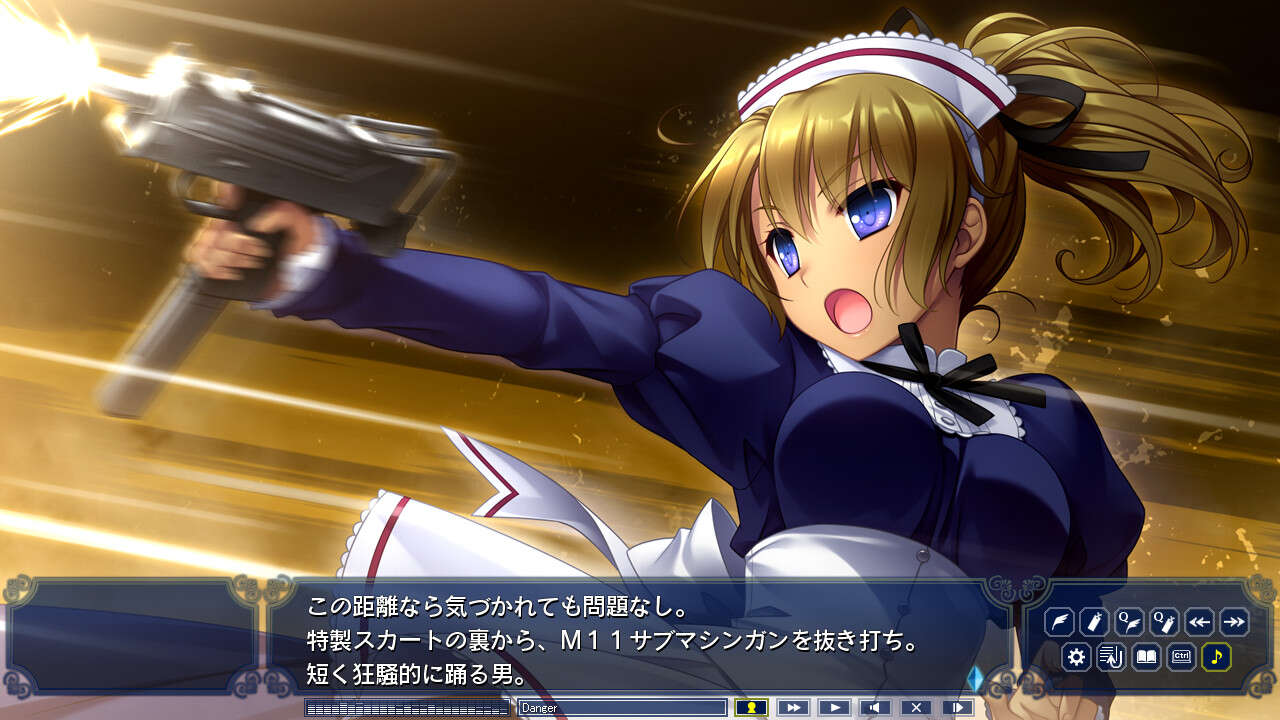Replay the voice line with the speaker button
Viewport: 1280px width, 720px height.
[875, 706]
